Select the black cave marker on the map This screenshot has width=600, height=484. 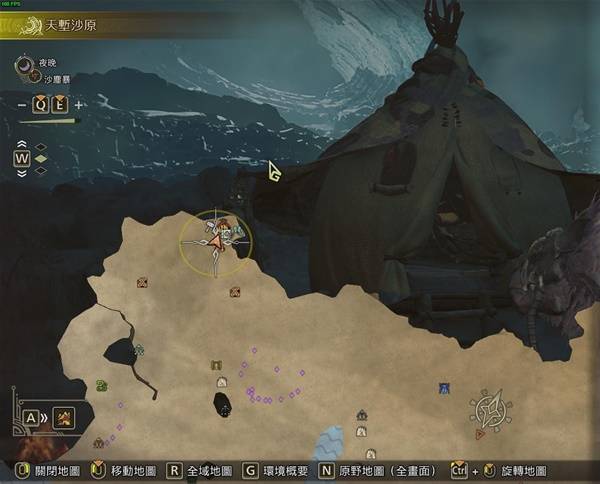coord(223,405)
